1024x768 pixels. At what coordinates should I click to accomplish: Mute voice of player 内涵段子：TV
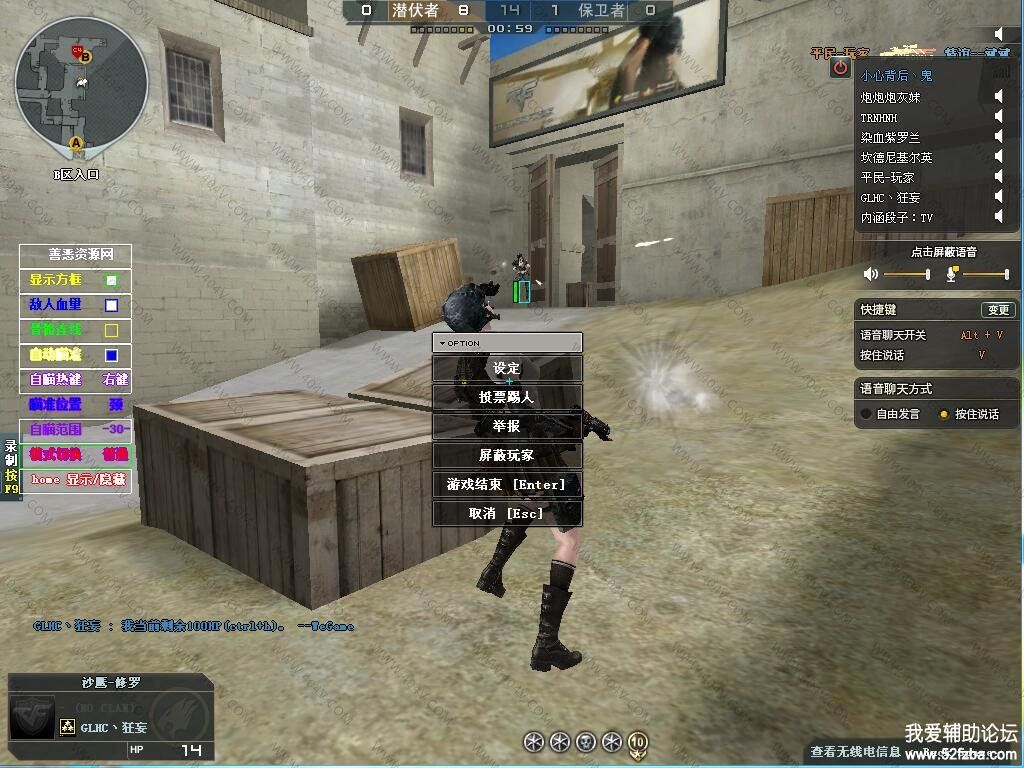tap(998, 217)
